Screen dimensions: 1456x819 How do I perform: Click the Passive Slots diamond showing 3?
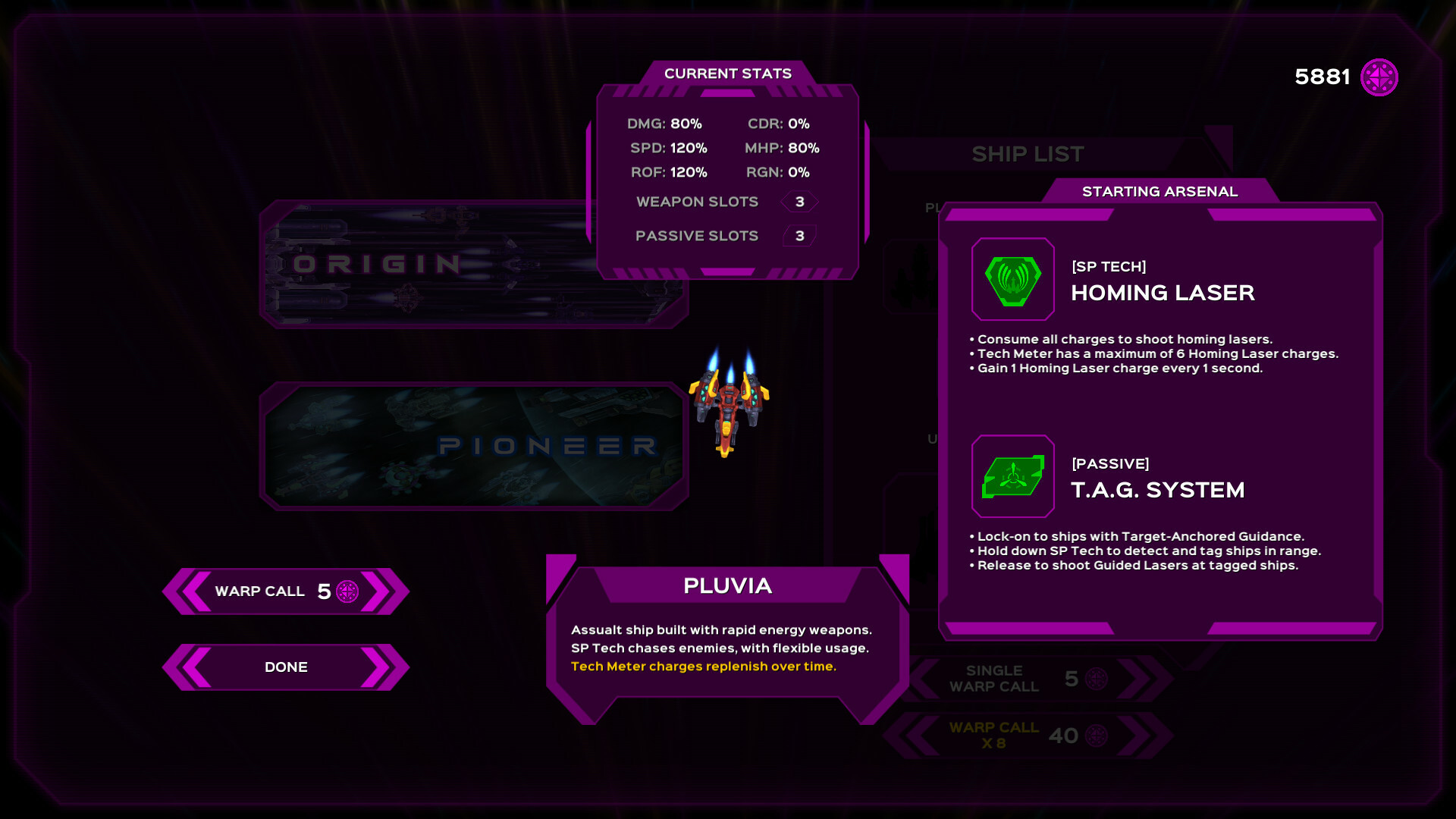click(x=799, y=236)
